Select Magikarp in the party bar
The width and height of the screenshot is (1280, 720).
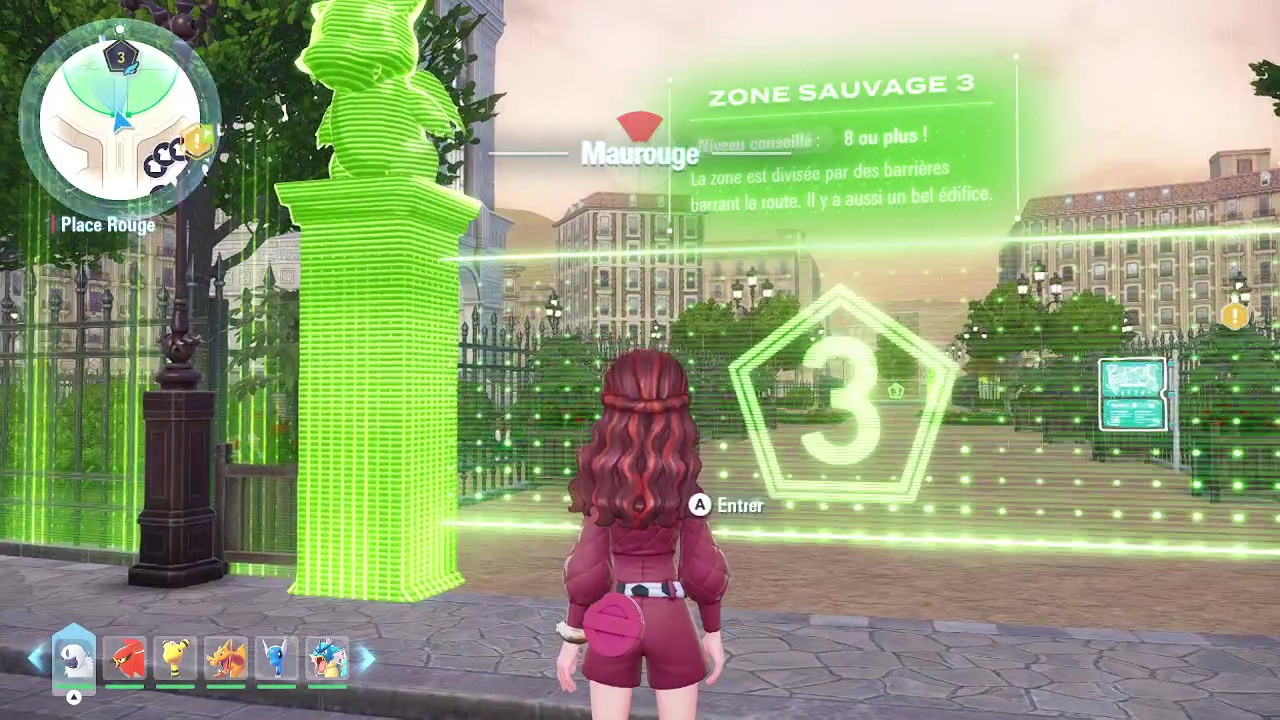click(x=126, y=655)
